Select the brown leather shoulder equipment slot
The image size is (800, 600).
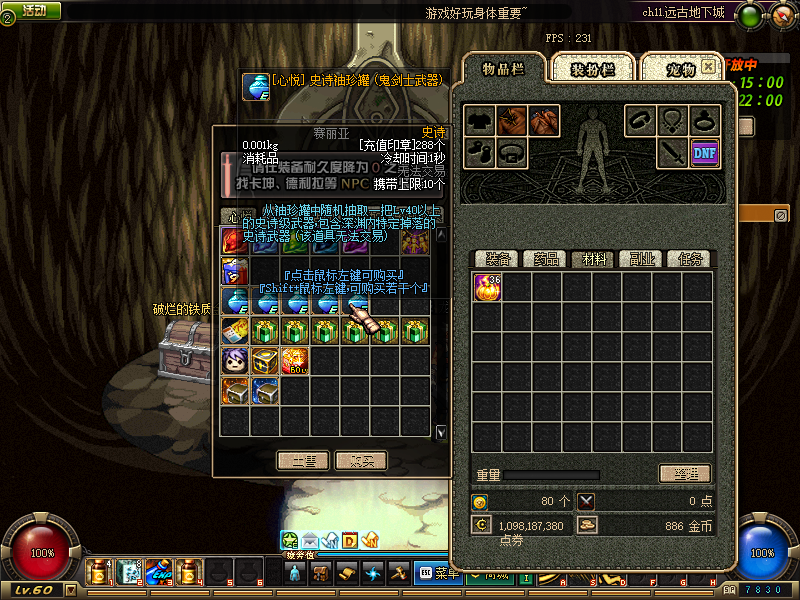(513, 121)
